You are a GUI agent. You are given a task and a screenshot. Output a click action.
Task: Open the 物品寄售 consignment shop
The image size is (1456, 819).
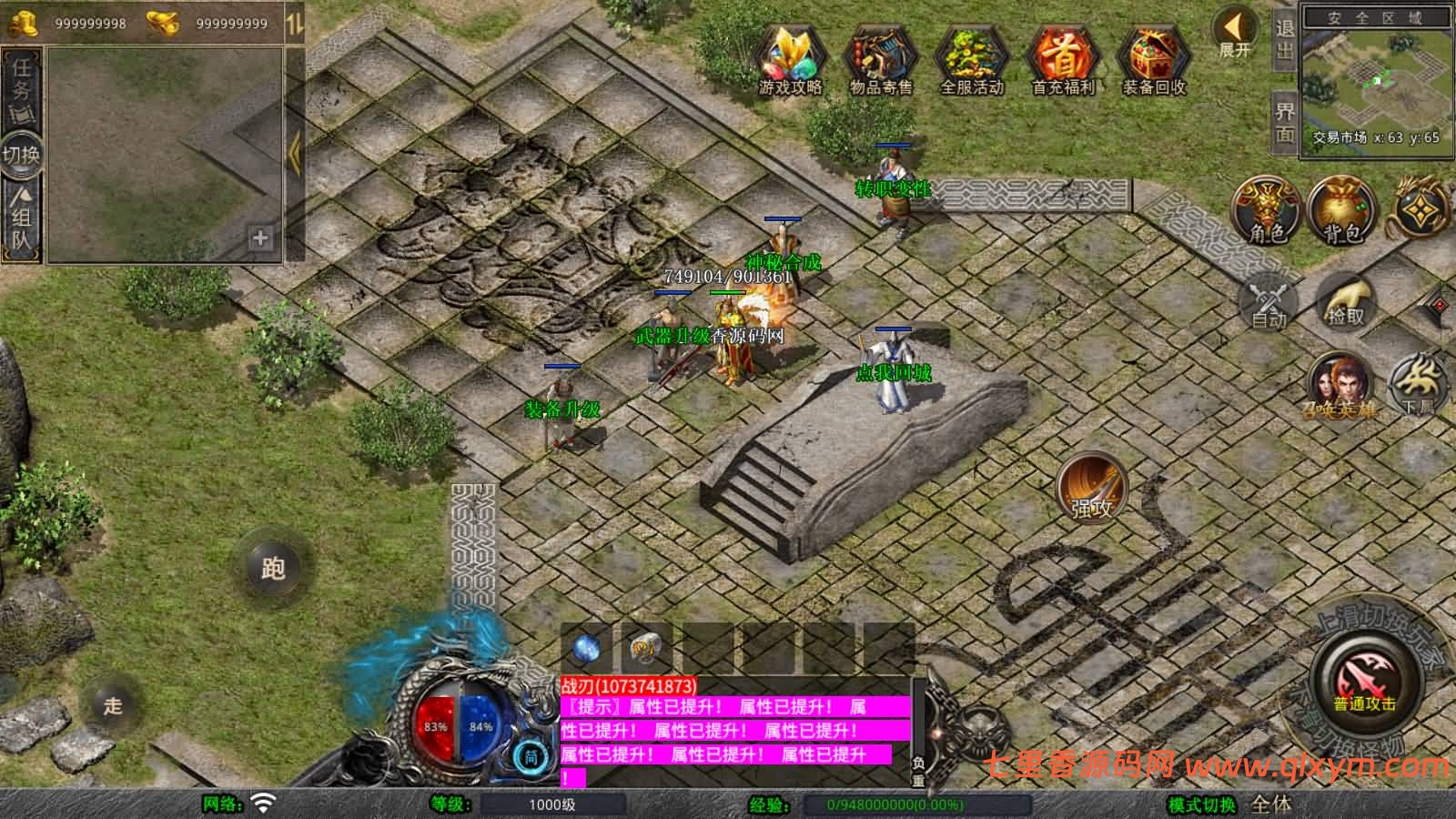click(x=881, y=57)
